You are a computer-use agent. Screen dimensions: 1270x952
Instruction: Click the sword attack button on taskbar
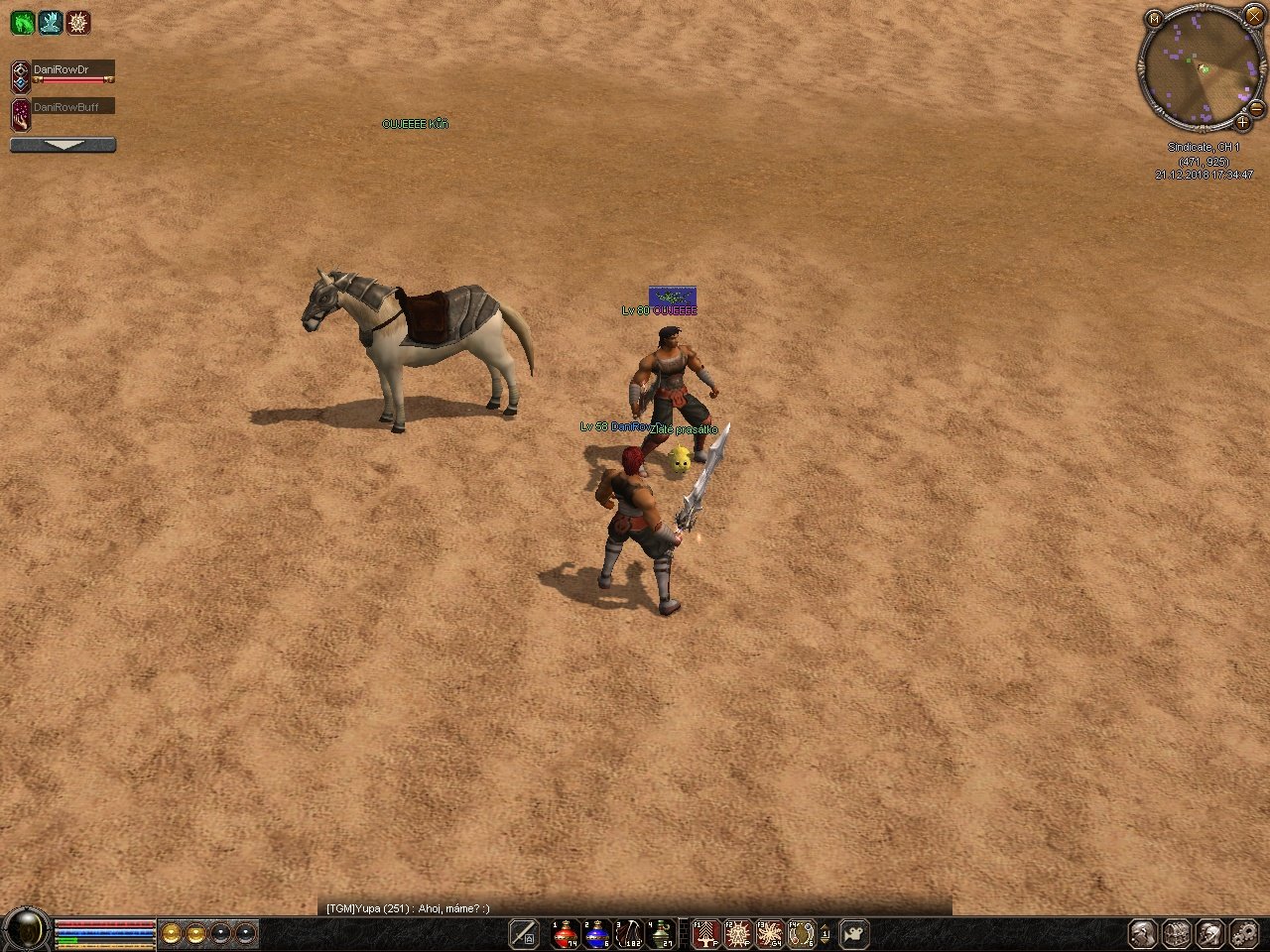[x=523, y=933]
